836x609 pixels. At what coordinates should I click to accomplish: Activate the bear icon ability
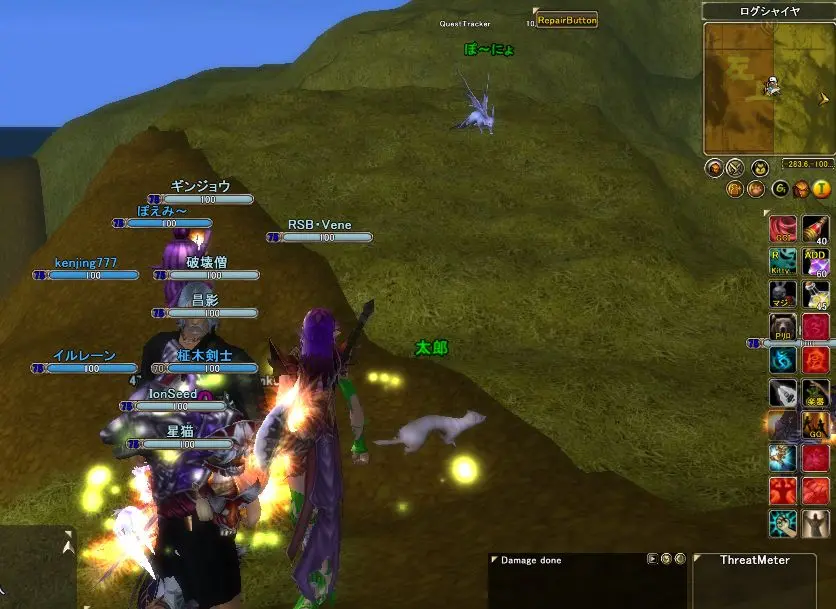783,327
